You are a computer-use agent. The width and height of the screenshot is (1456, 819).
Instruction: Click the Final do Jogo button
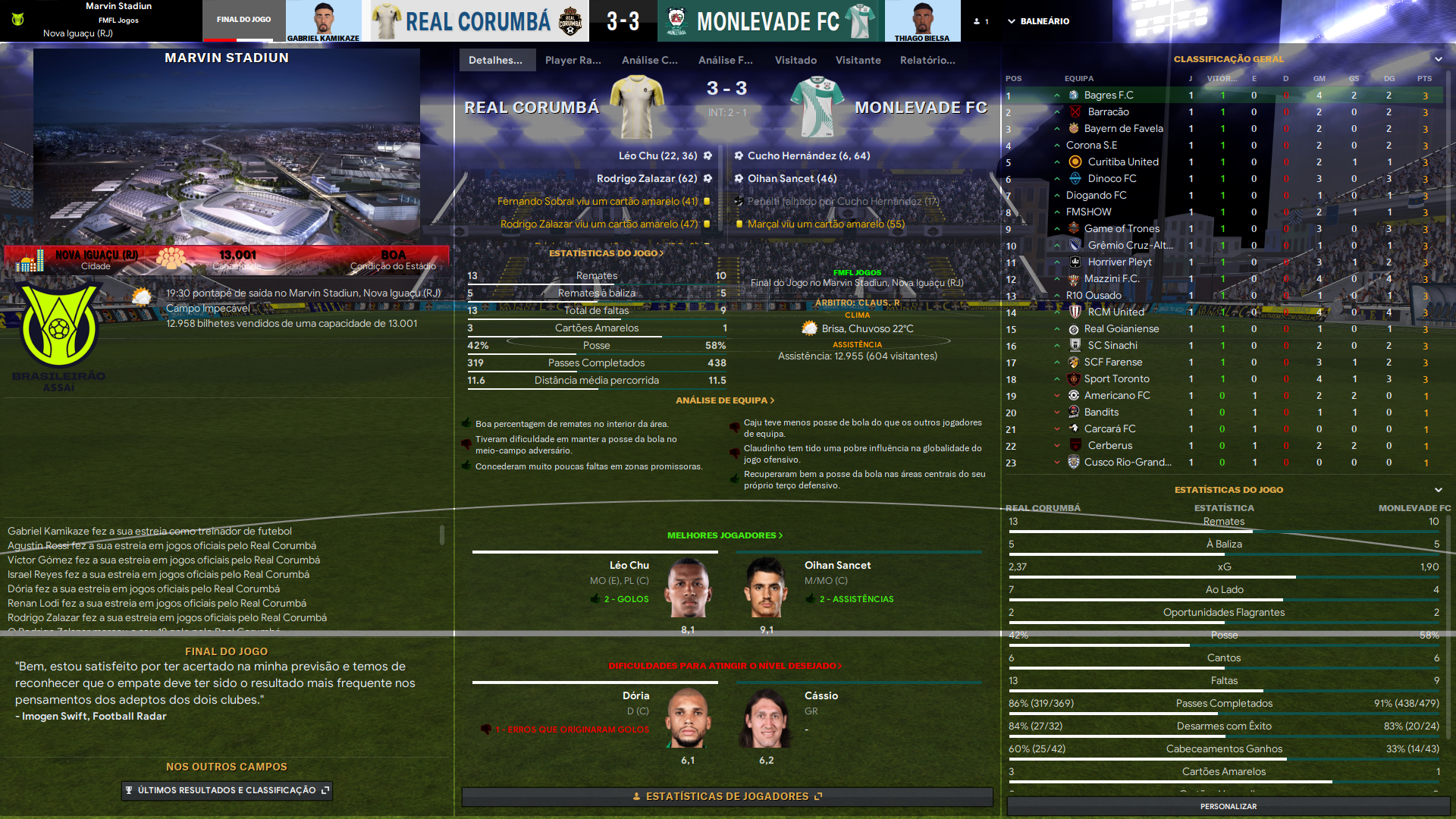pos(243,20)
